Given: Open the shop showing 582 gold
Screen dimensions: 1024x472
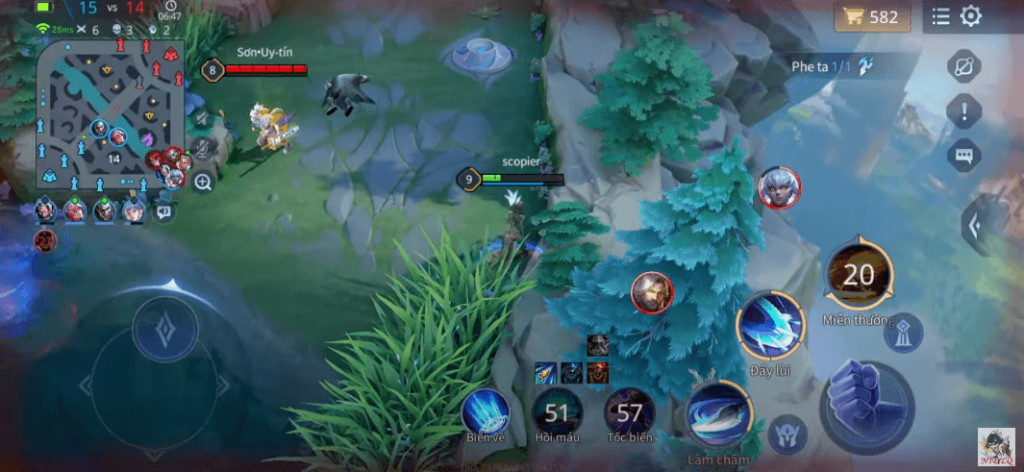Looking at the screenshot, I should coord(872,17).
